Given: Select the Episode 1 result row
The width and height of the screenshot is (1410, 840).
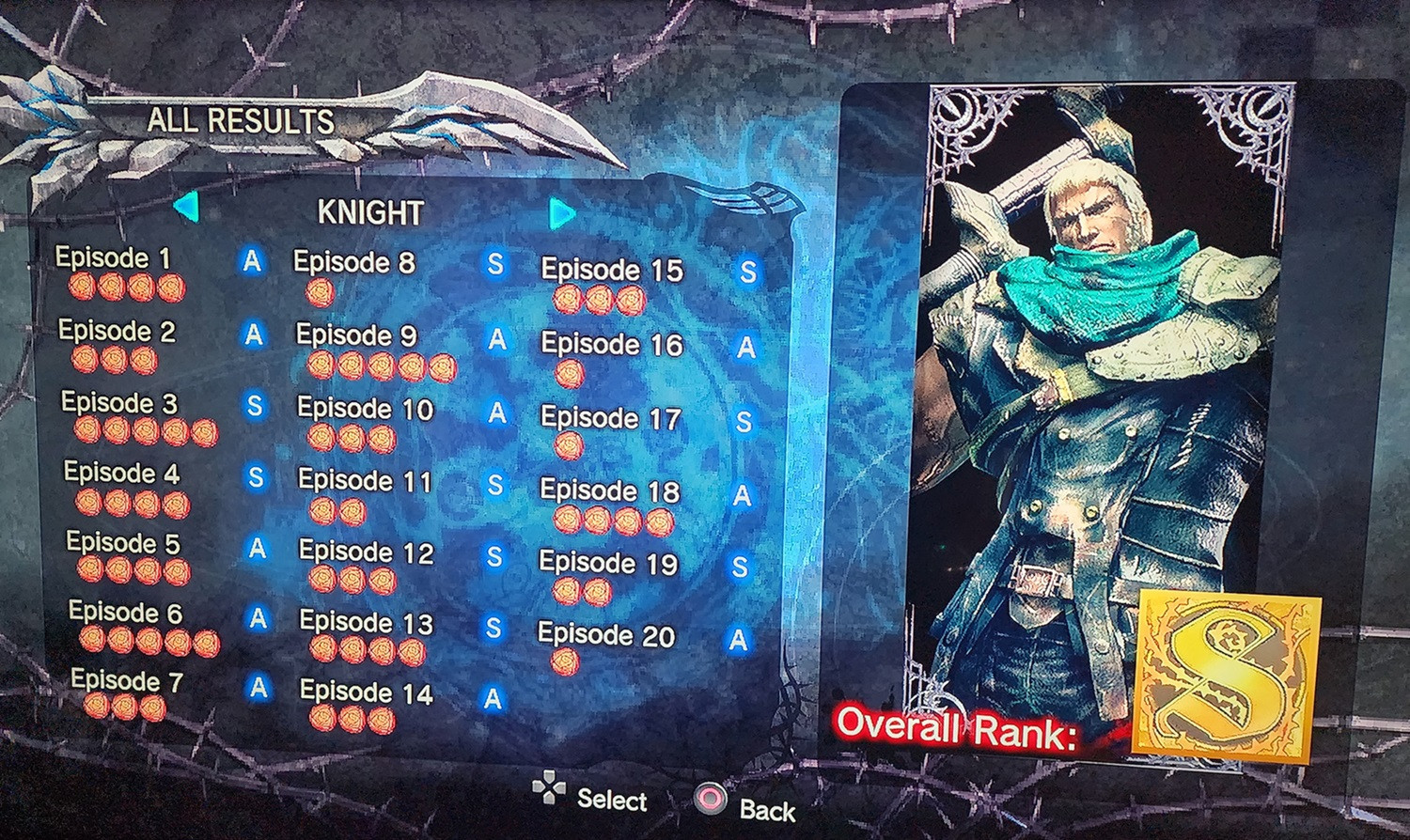Looking at the screenshot, I should [x=114, y=258].
